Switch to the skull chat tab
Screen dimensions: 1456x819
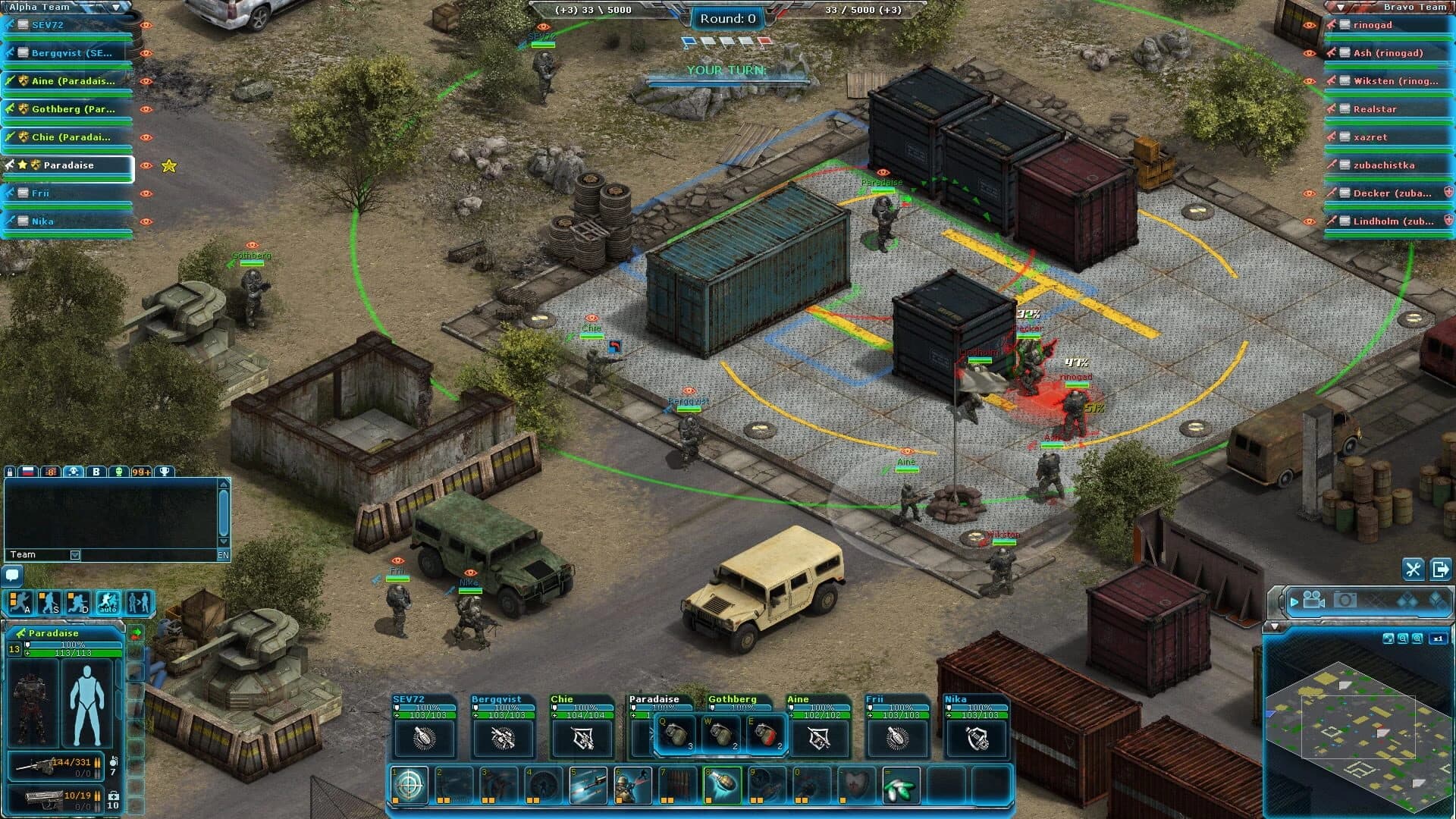pos(74,471)
